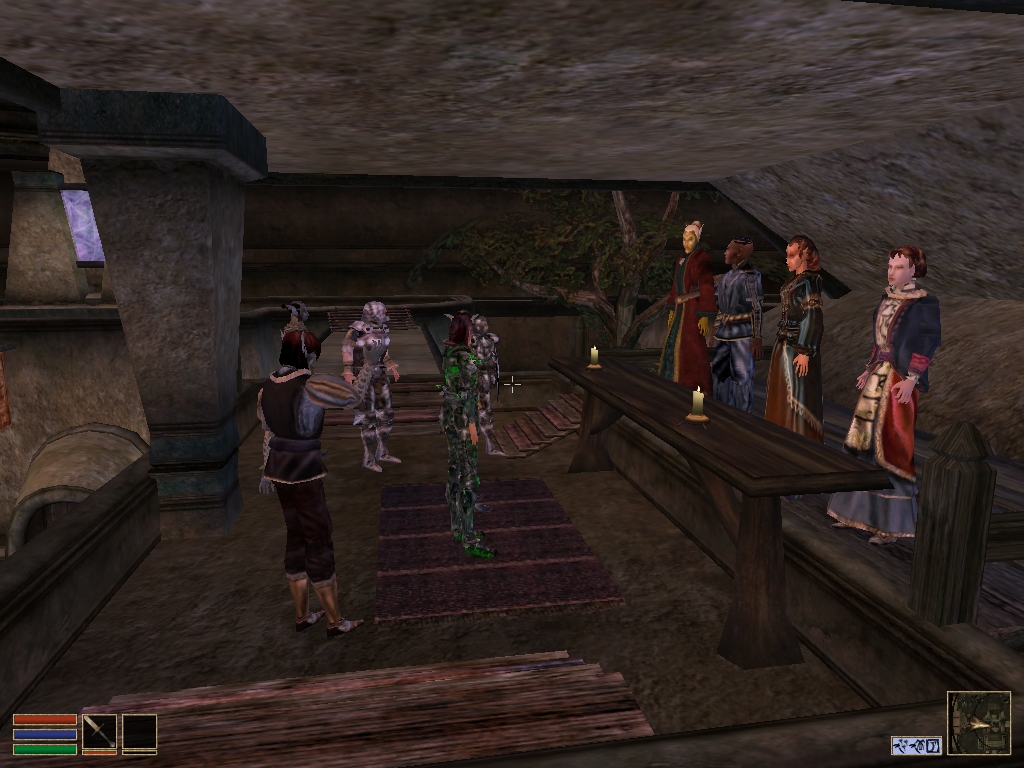Click the equipped sword weapon icon
Viewport: 1024px width, 768px height.
tap(99, 732)
